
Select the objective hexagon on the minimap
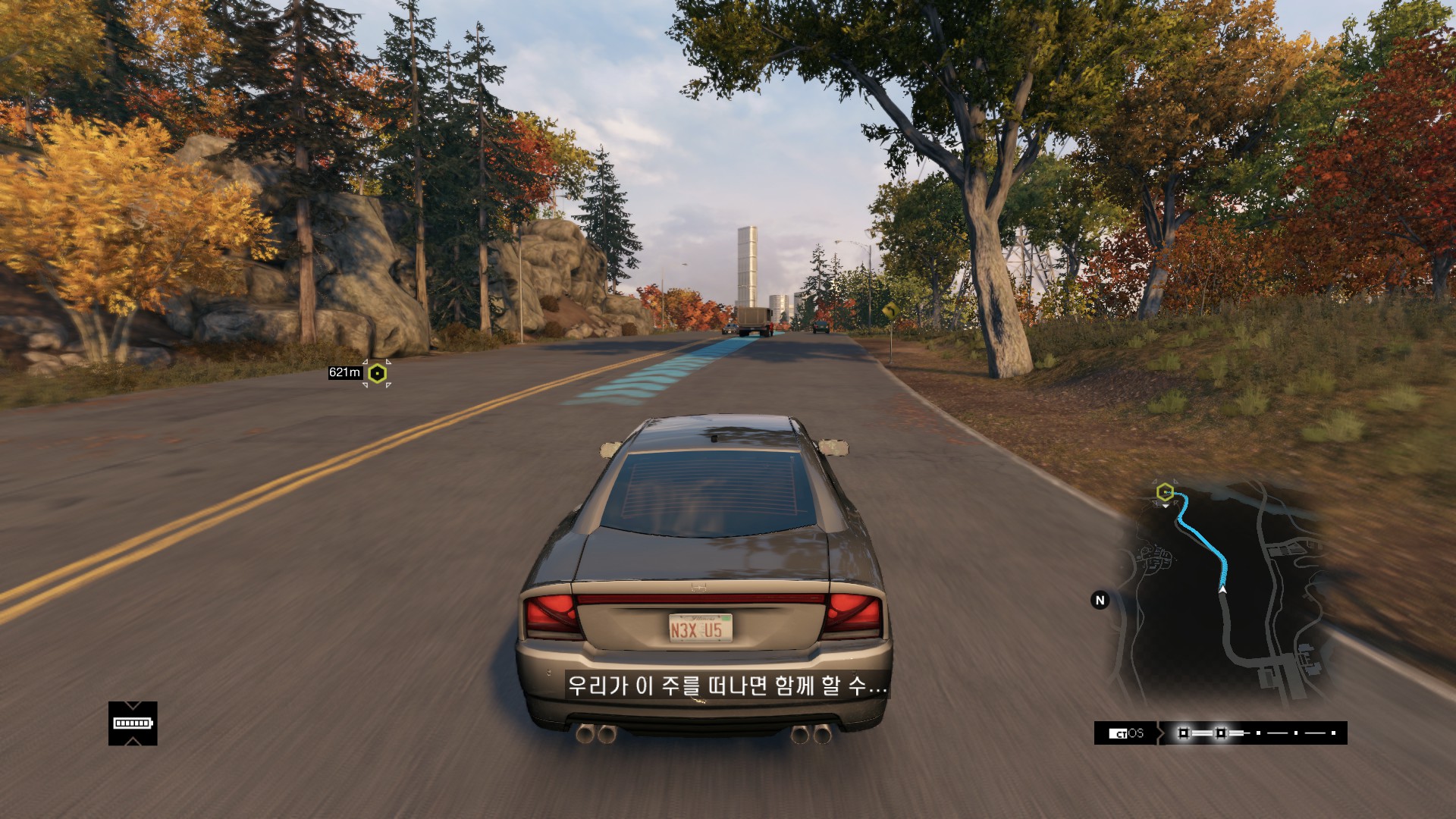click(x=1166, y=492)
